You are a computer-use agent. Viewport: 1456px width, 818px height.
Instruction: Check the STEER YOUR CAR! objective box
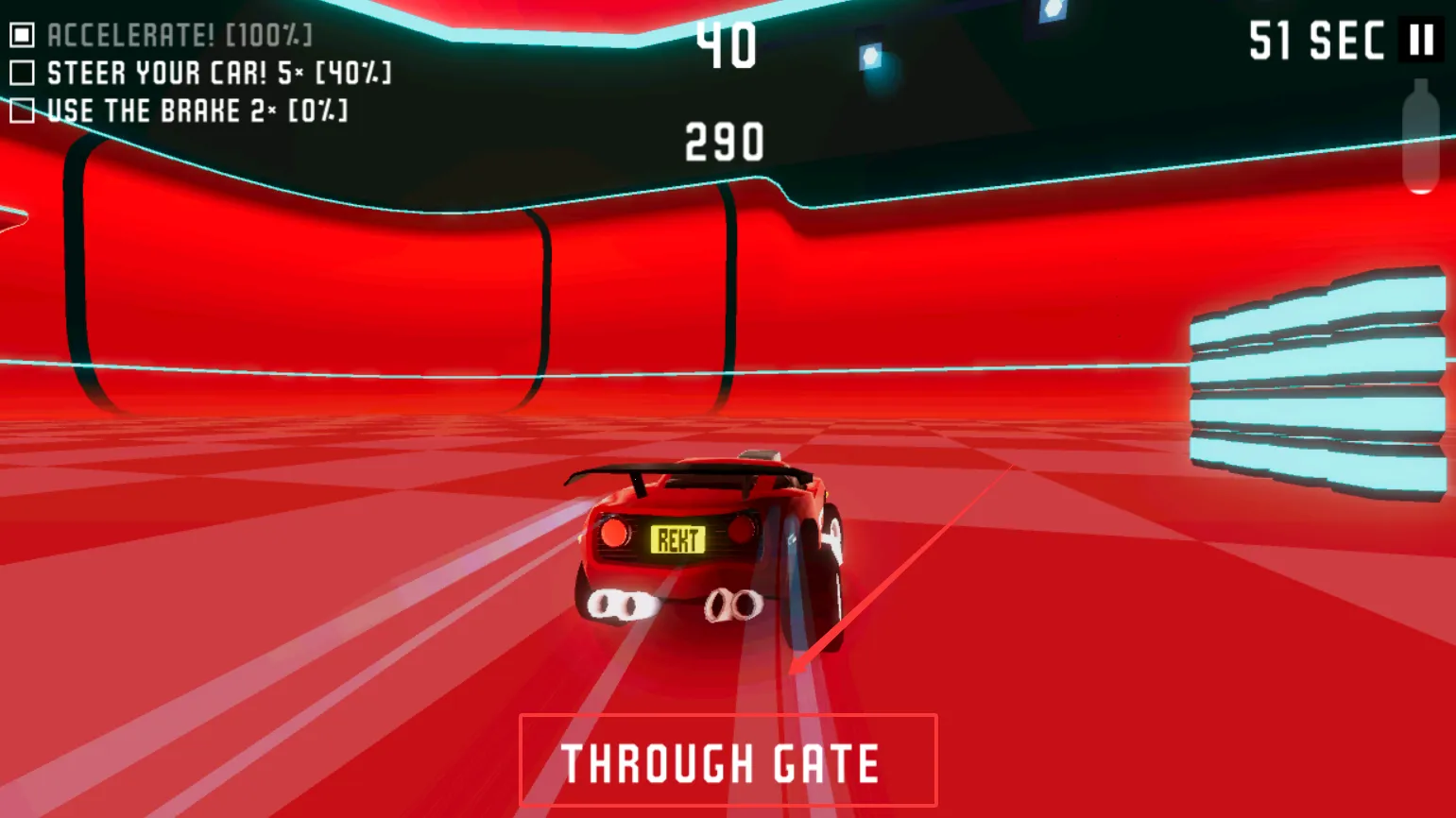pos(23,73)
